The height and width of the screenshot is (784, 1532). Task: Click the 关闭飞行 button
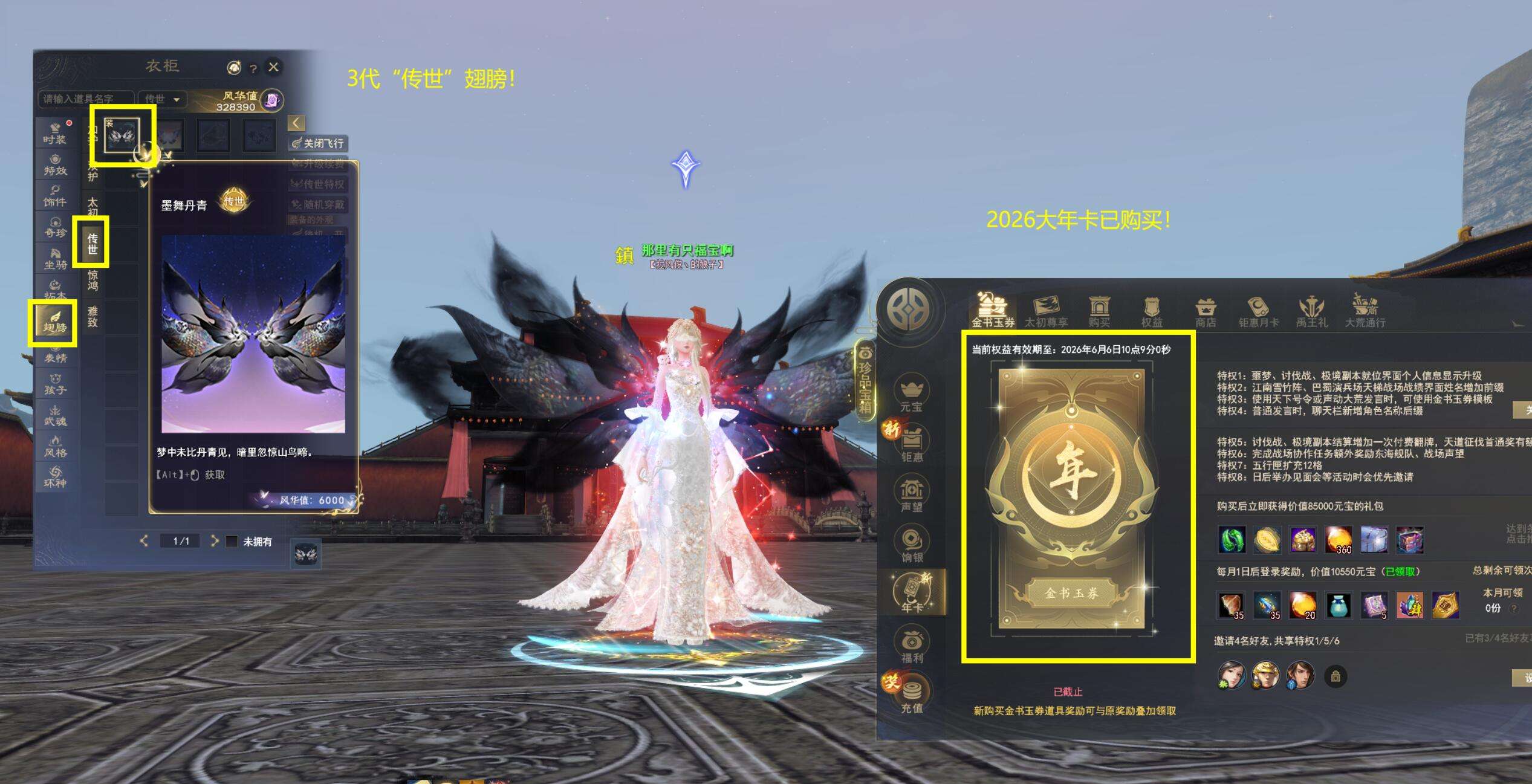point(318,143)
